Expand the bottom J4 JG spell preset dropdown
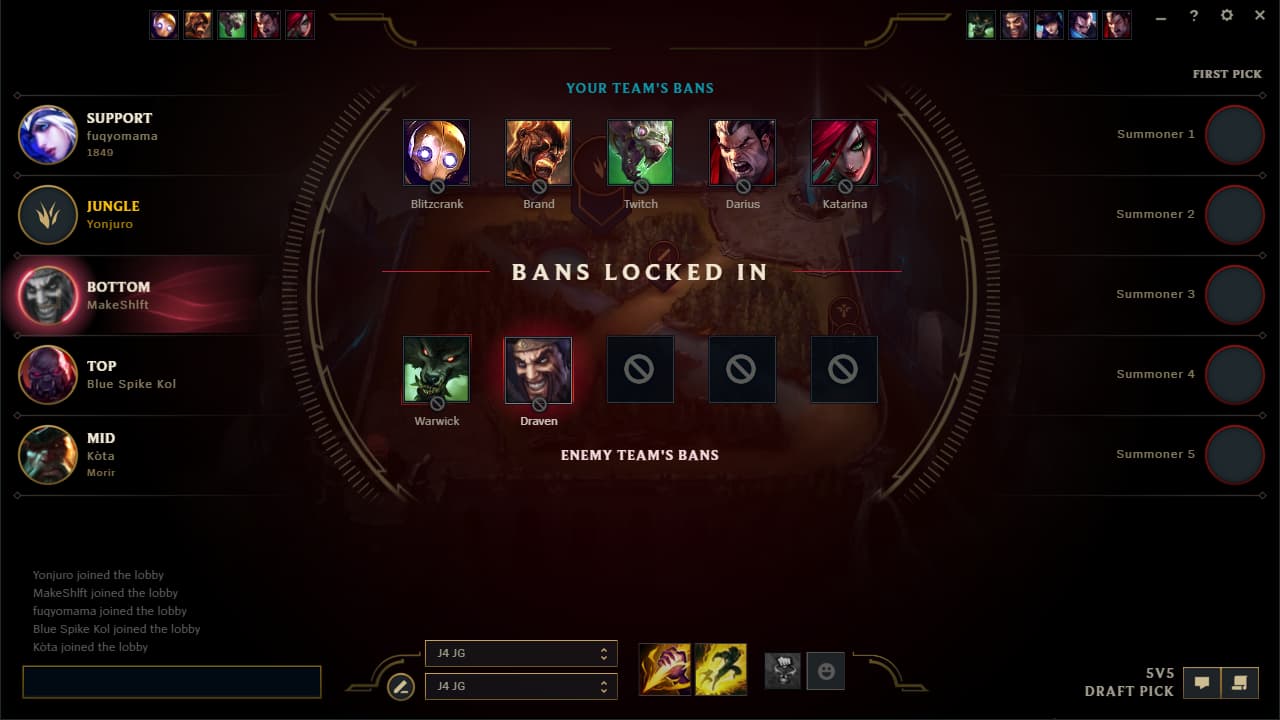1280x720 pixels. pyautogui.click(x=521, y=686)
